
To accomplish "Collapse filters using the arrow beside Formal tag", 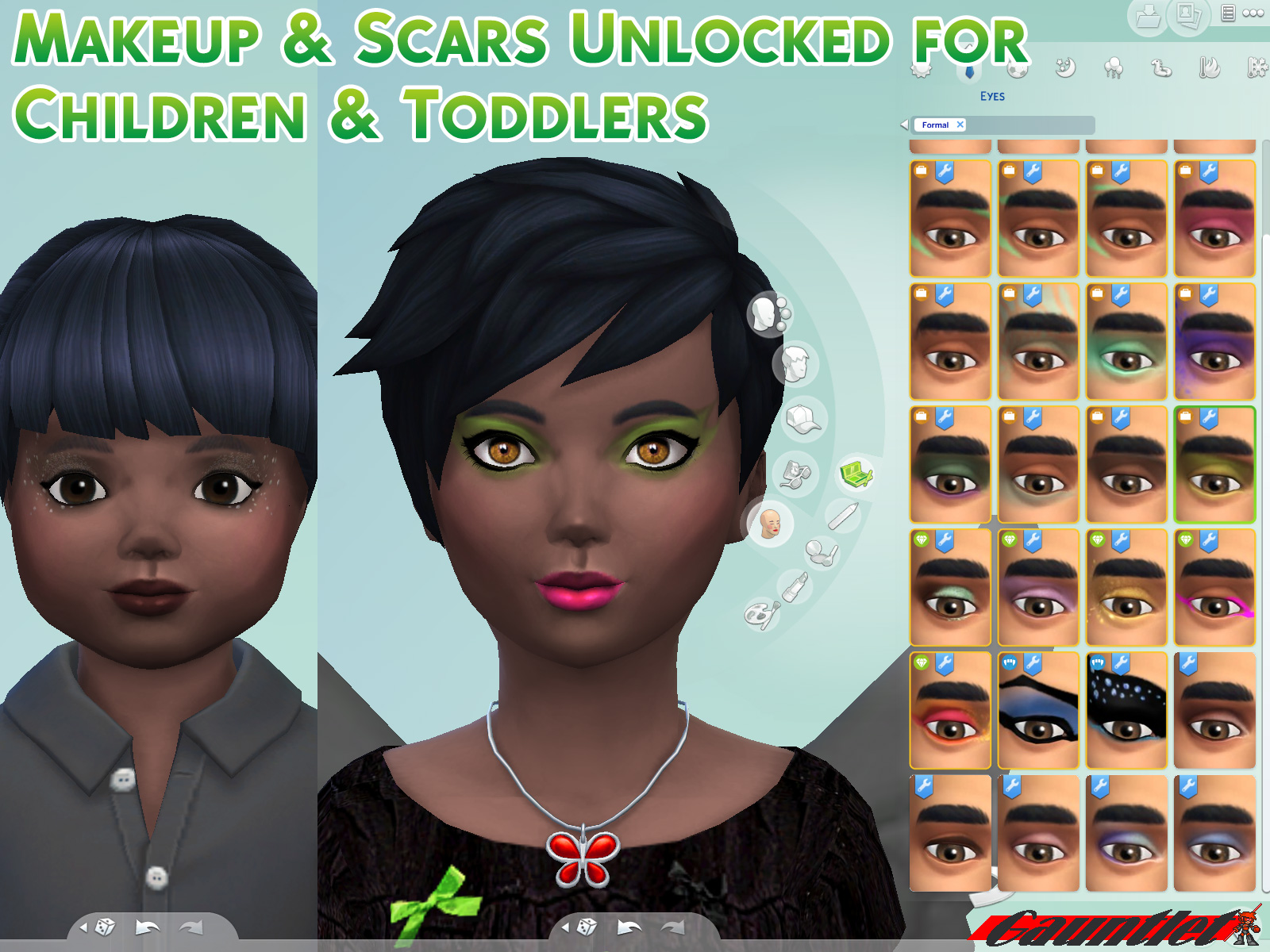I will point(905,124).
